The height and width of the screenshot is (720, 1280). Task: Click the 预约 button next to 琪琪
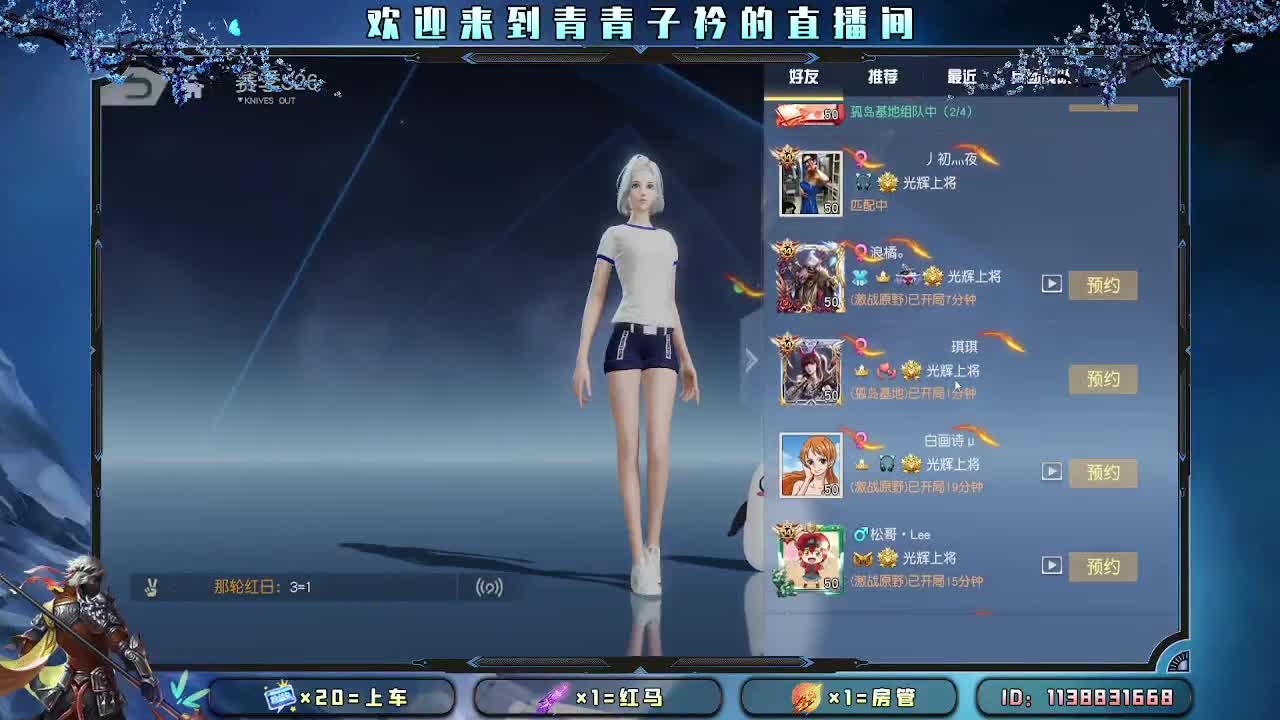pyautogui.click(x=1103, y=379)
